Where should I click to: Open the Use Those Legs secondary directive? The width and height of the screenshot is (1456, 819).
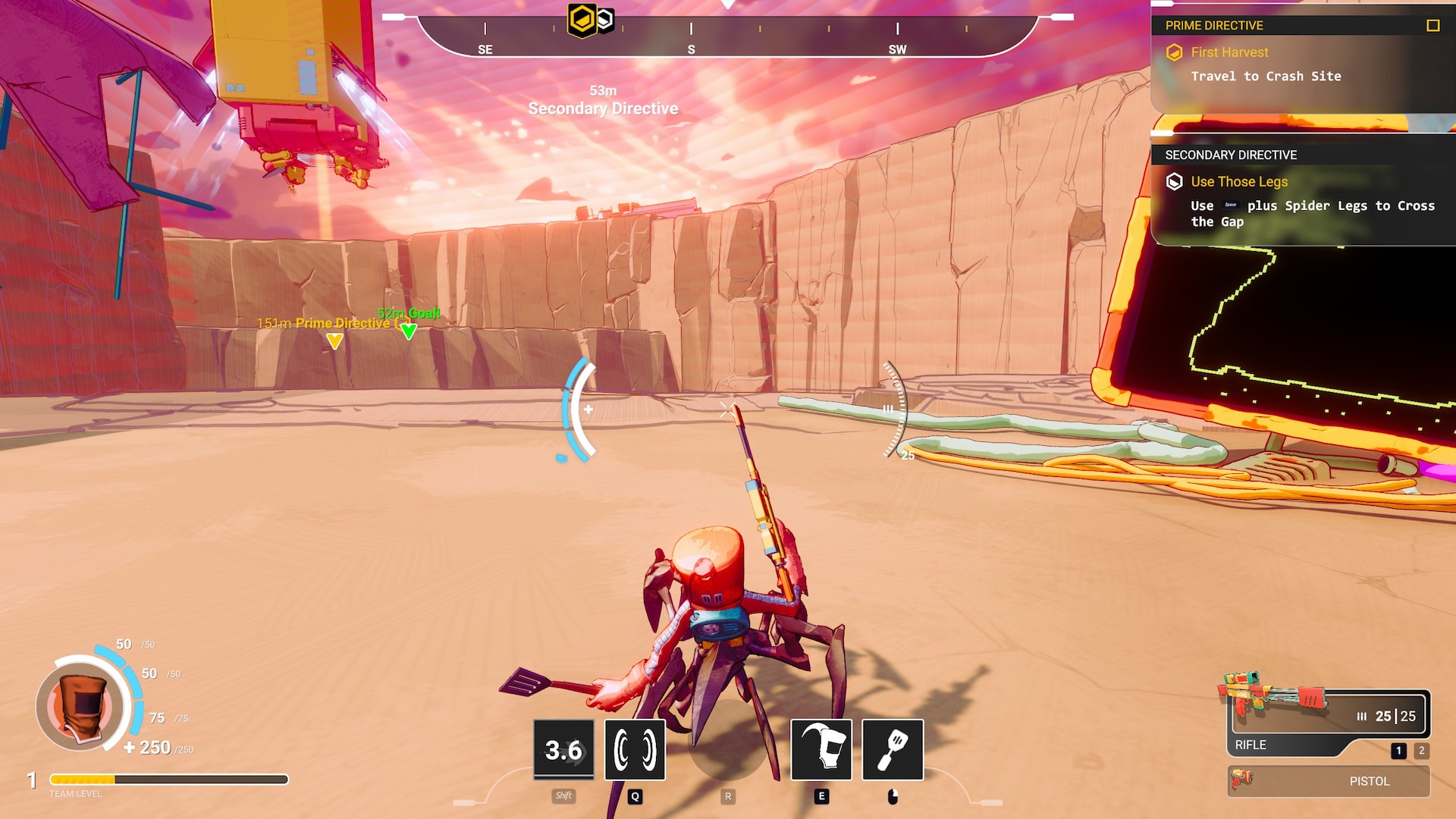tap(1238, 182)
